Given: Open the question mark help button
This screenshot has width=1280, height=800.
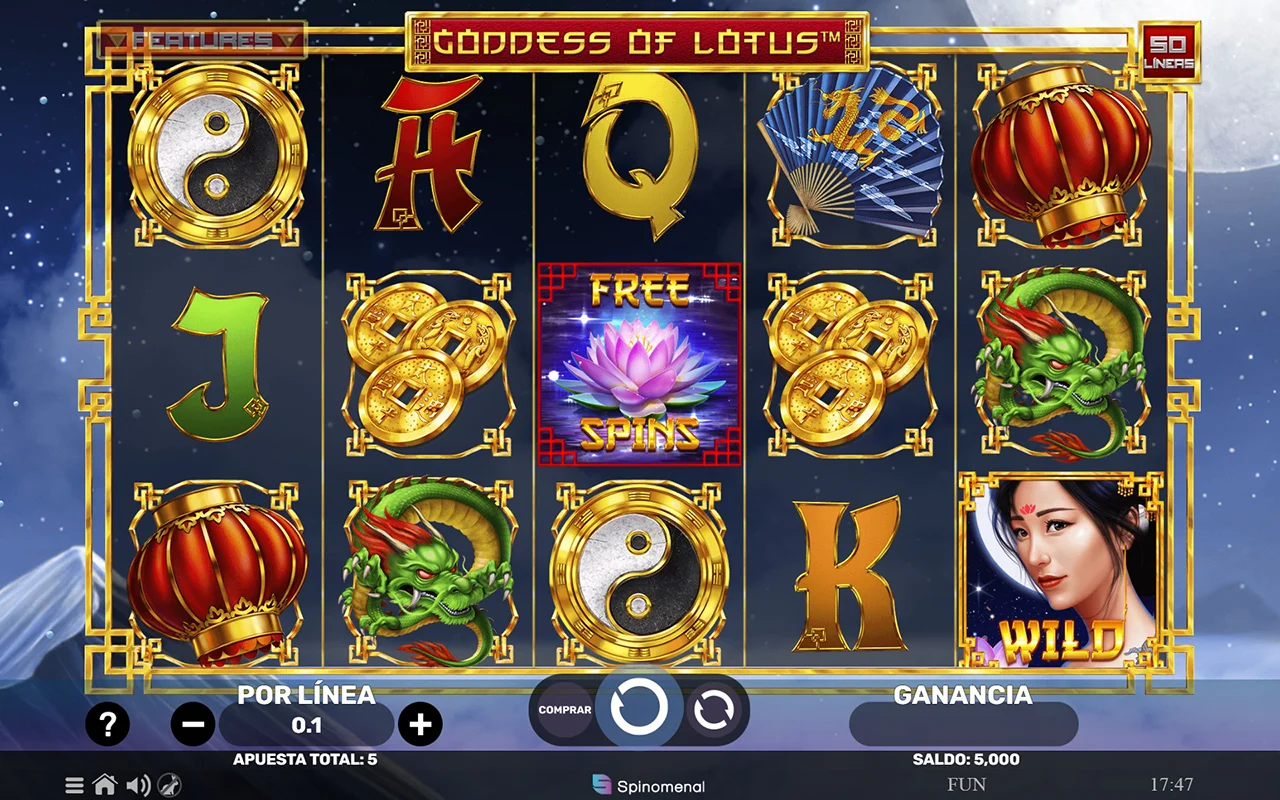Looking at the screenshot, I should [107, 724].
